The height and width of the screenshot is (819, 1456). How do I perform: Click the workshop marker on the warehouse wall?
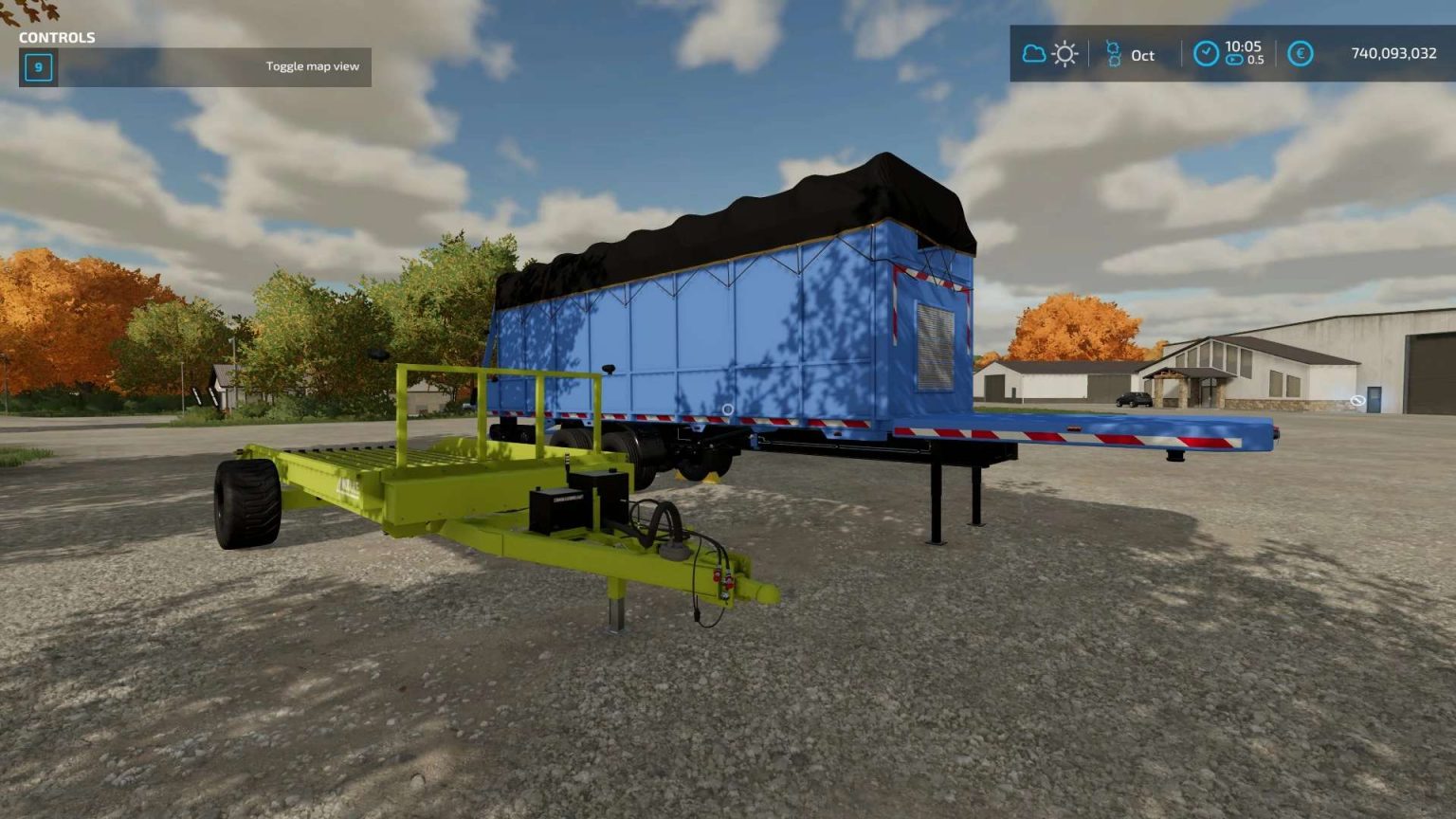1357,400
